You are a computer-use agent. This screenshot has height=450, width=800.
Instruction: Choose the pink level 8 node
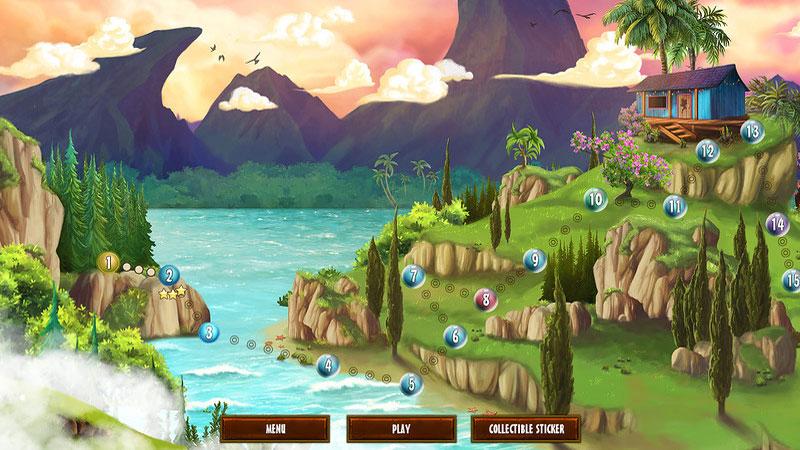coord(484,298)
